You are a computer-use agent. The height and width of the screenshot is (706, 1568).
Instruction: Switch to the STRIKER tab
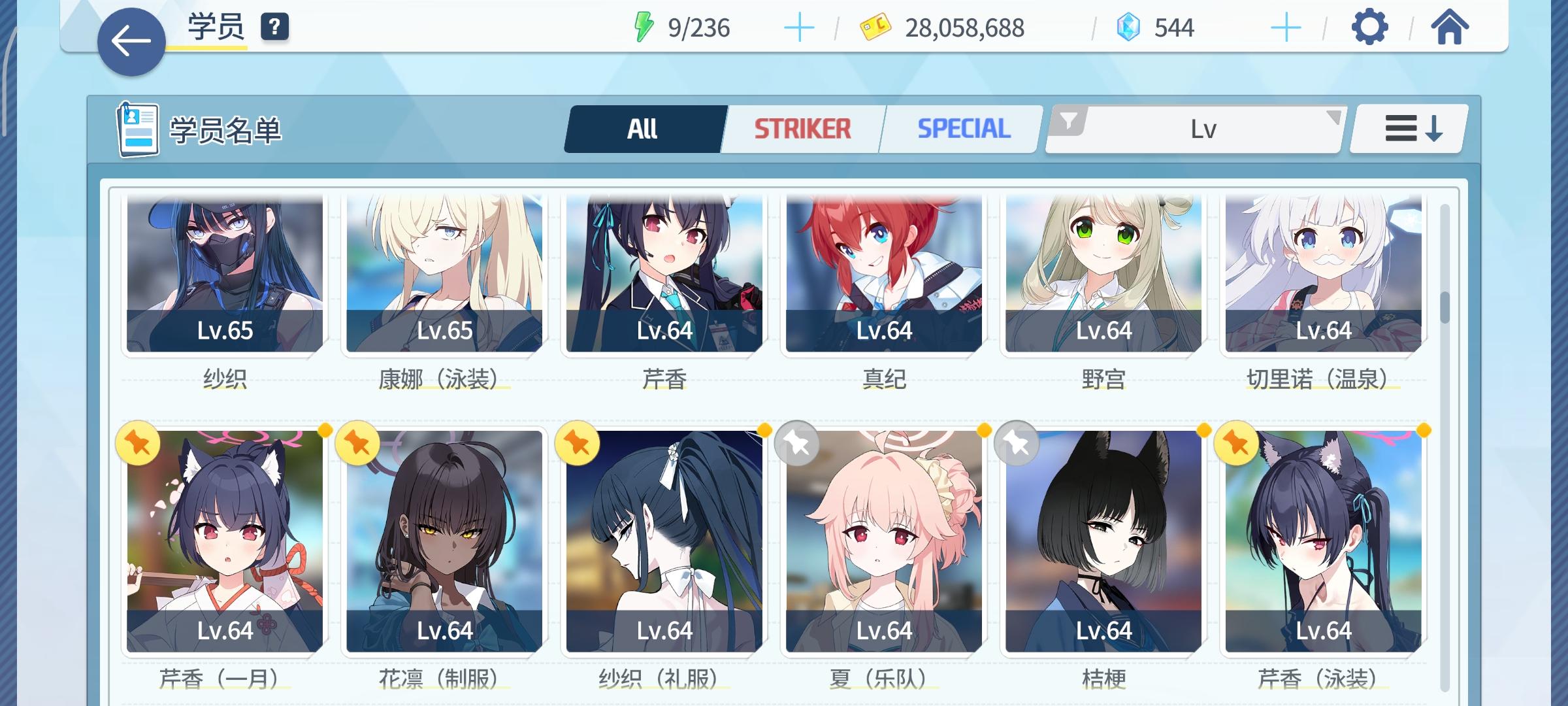pyautogui.click(x=802, y=128)
